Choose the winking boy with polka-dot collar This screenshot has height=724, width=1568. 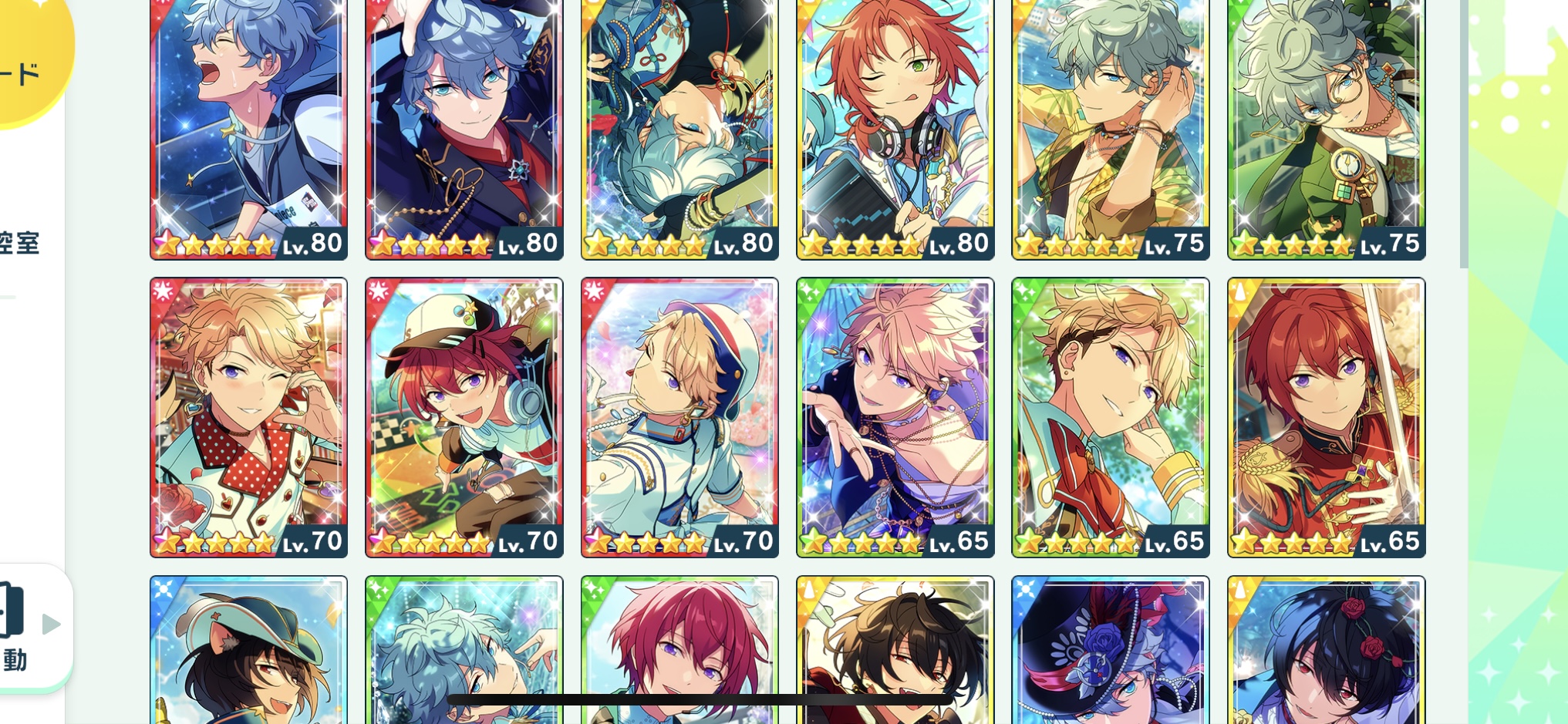(248, 416)
